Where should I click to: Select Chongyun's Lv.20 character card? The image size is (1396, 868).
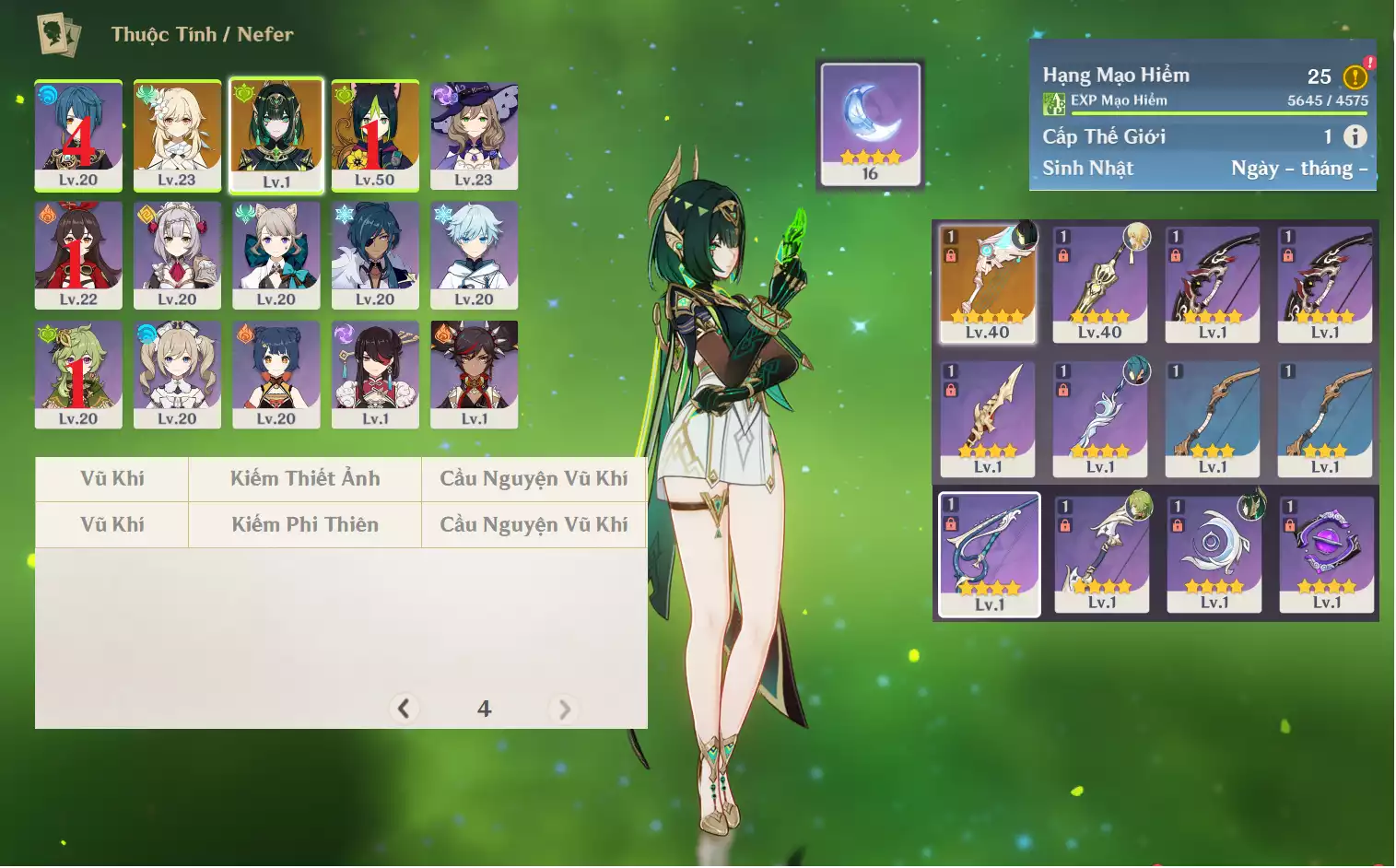(x=474, y=254)
